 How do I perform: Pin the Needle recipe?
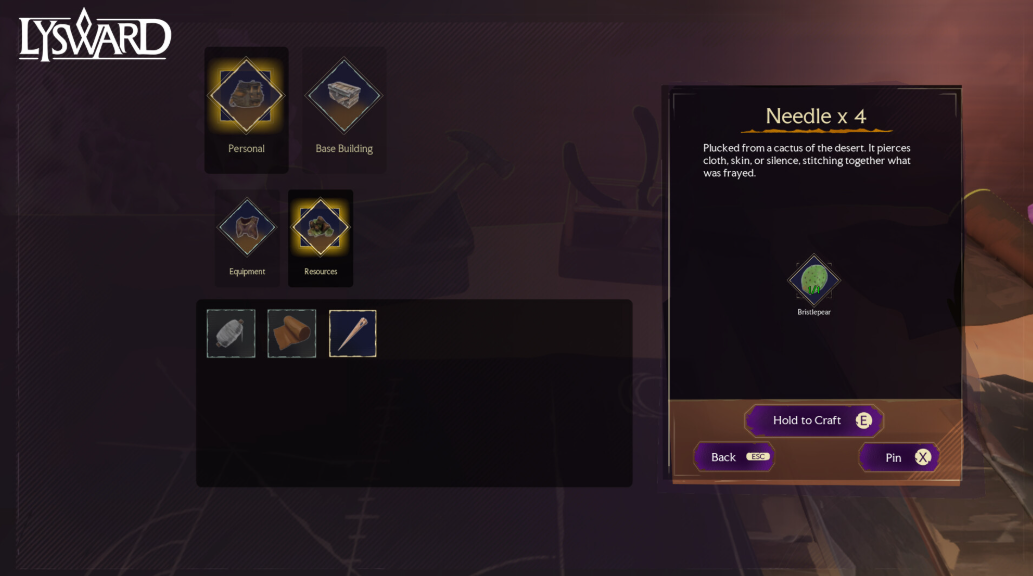click(899, 457)
